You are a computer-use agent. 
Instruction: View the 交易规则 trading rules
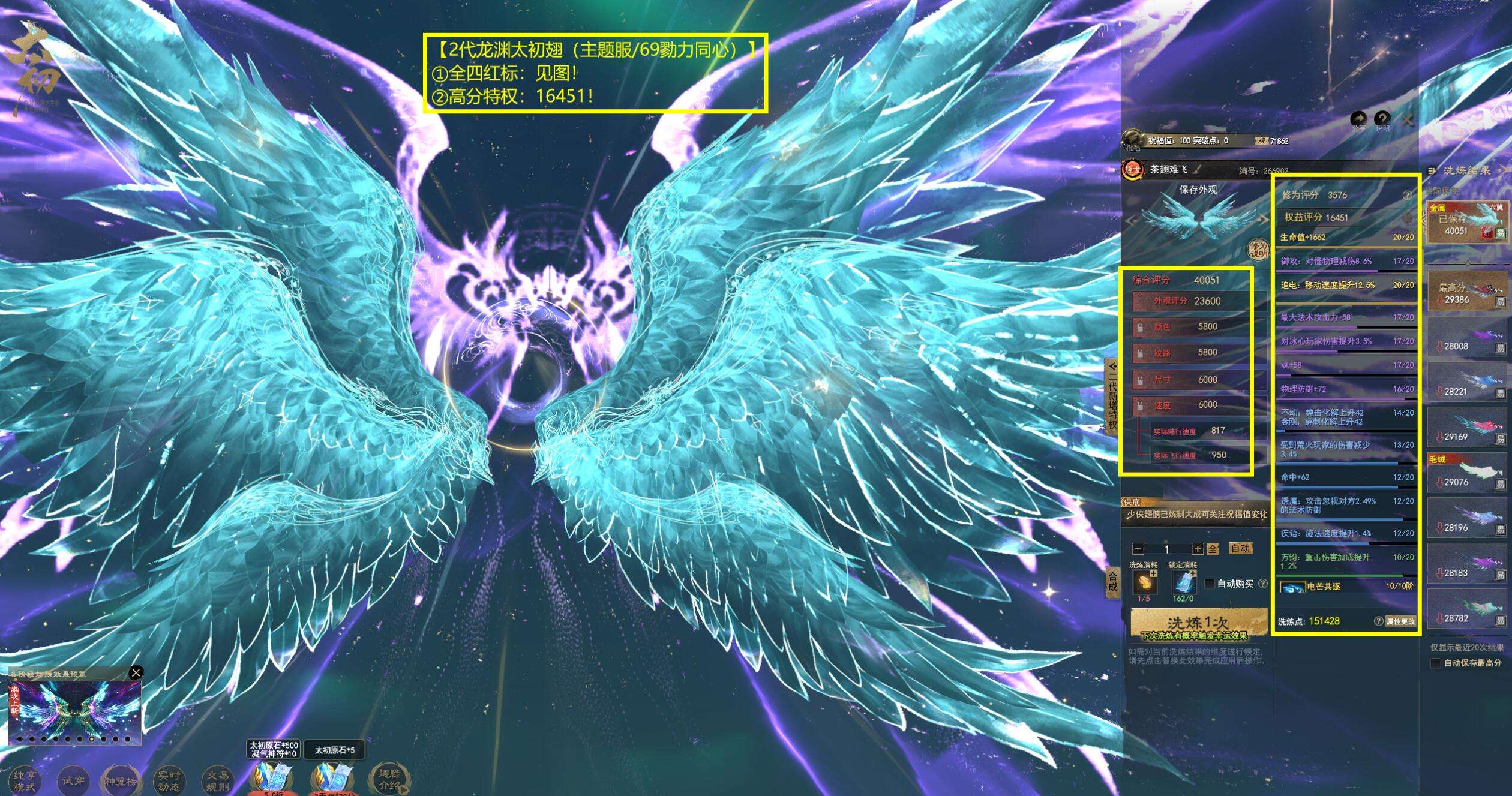(x=217, y=781)
